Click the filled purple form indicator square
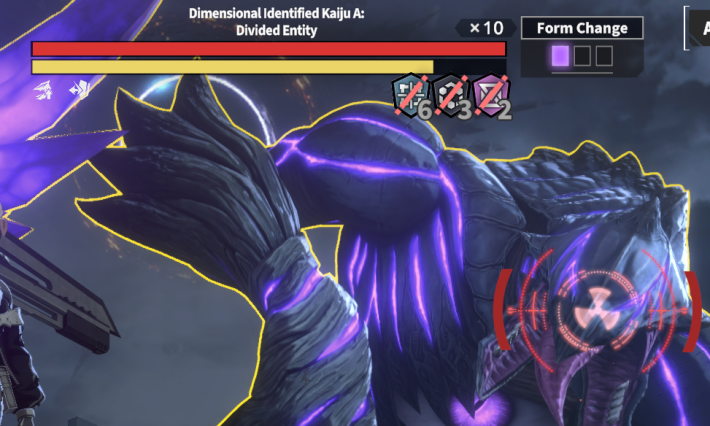 coord(560,56)
